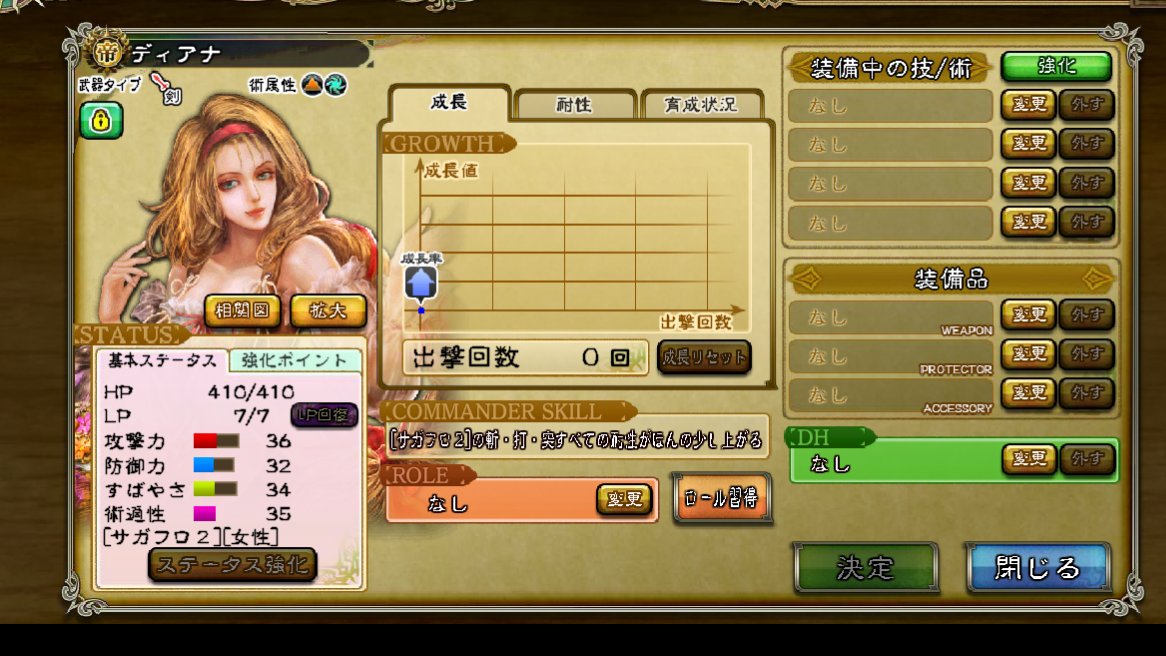This screenshot has height=656, width=1166.
Task: Confirm with the 決定 button
Action: click(866, 568)
